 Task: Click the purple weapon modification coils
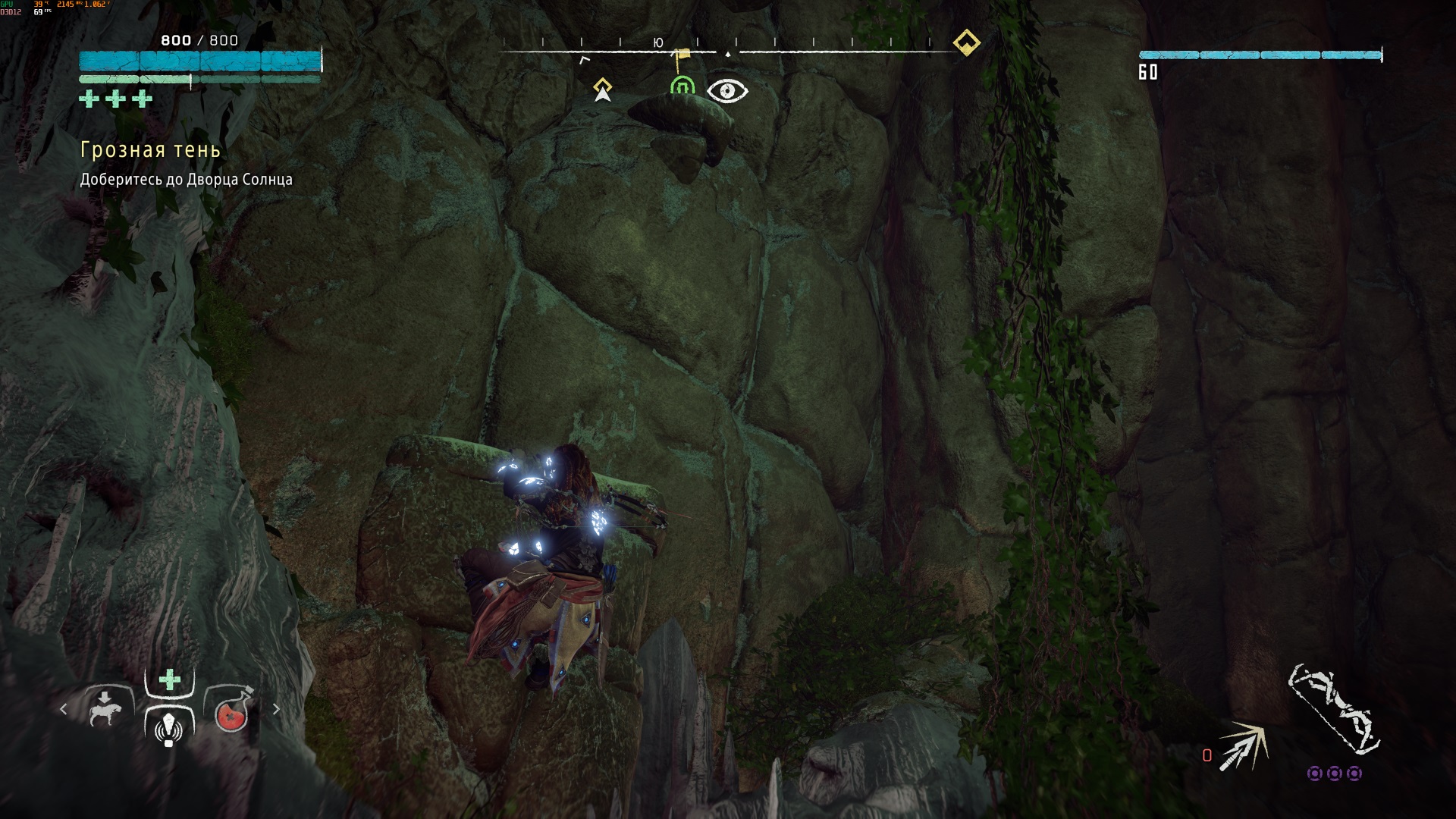[1334, 773]
